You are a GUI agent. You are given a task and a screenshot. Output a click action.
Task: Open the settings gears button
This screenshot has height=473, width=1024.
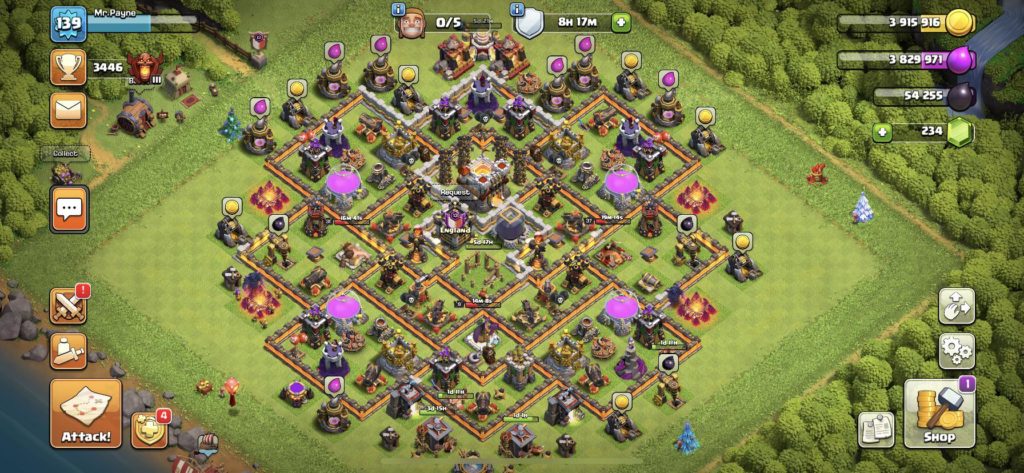click(956, 351)
